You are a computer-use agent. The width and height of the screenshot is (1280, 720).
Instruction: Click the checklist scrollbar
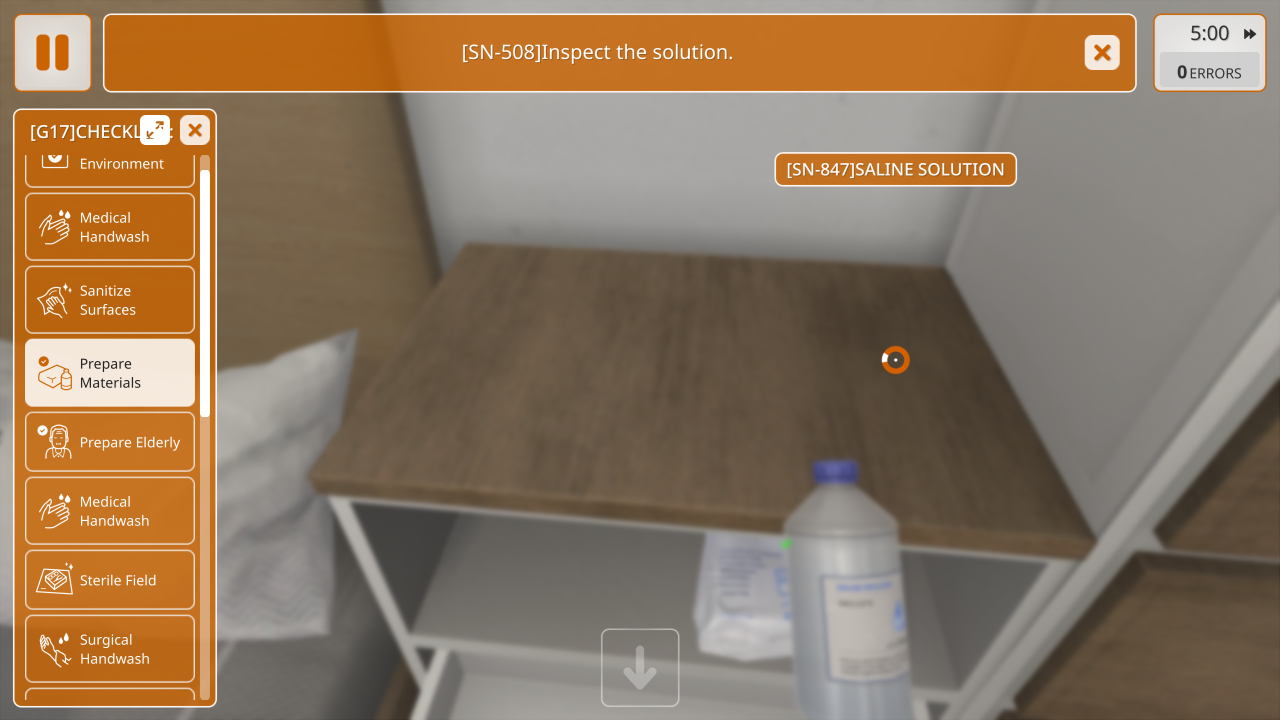point(205,292)
